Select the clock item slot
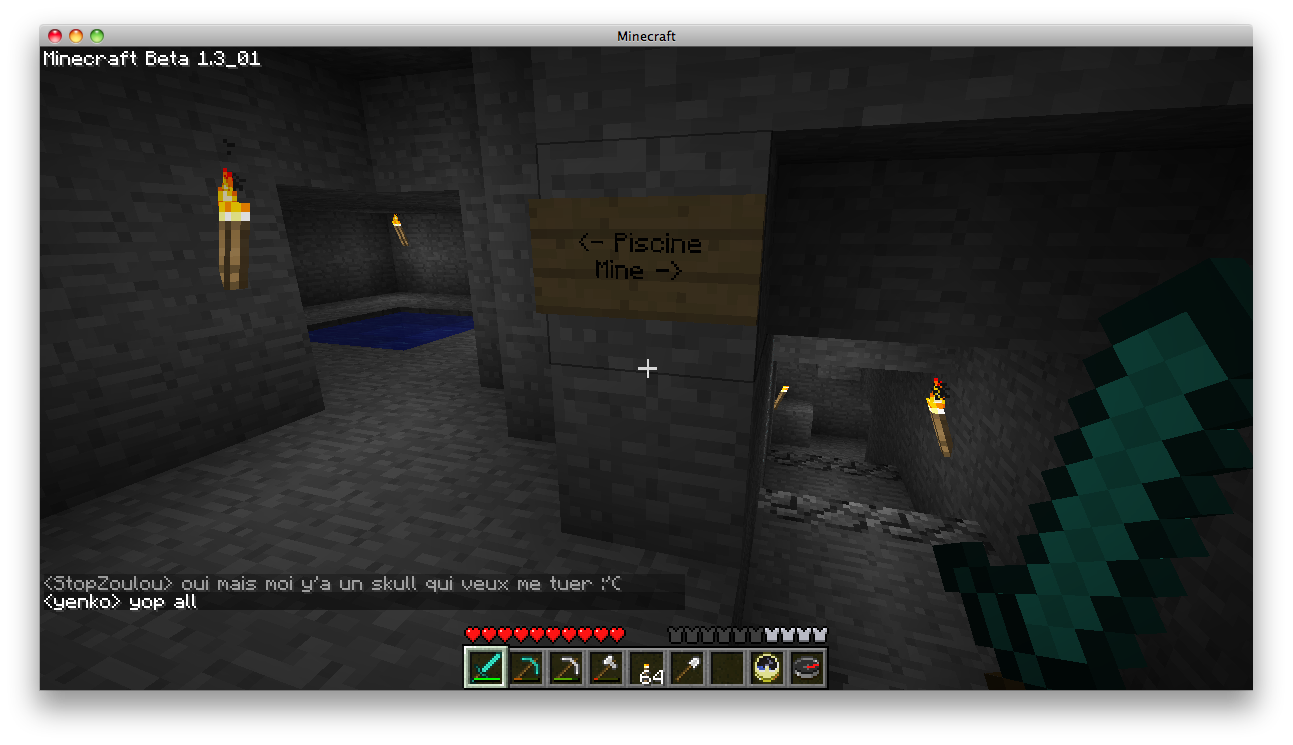The width and height of the screenshot is (1293, 745). [767, 667]
